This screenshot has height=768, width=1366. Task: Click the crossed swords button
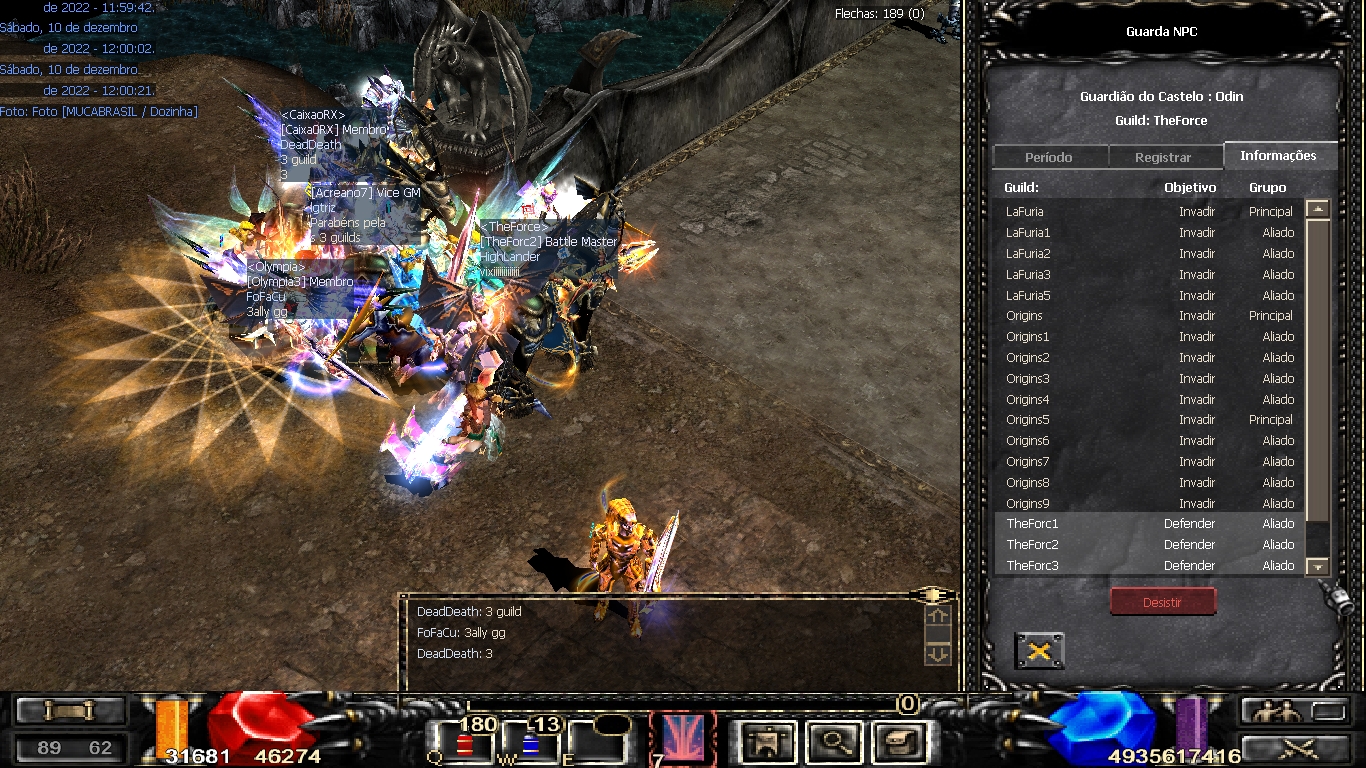pos(1297,747)
